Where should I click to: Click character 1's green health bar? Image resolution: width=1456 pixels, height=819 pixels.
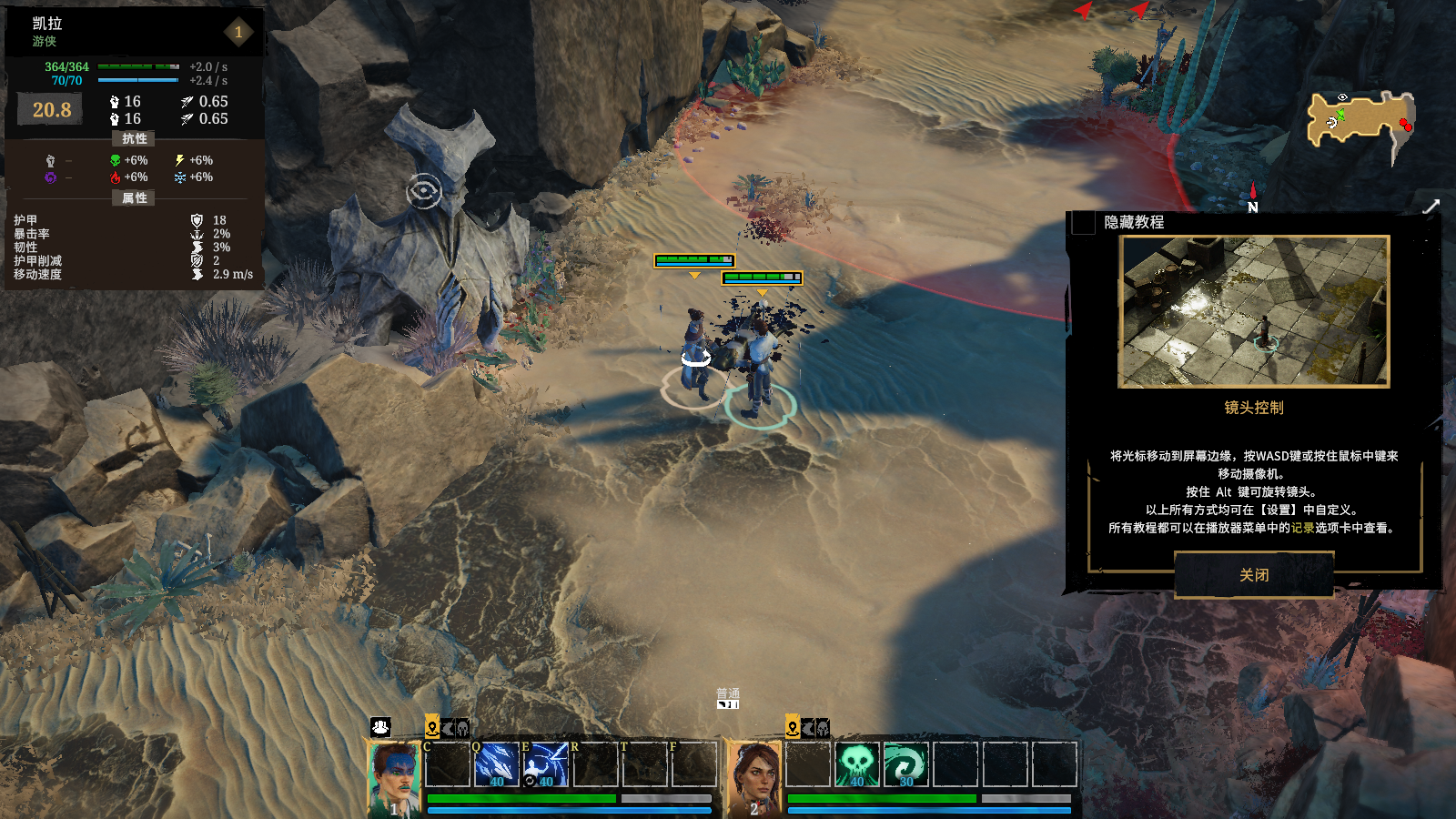(523, 796)
